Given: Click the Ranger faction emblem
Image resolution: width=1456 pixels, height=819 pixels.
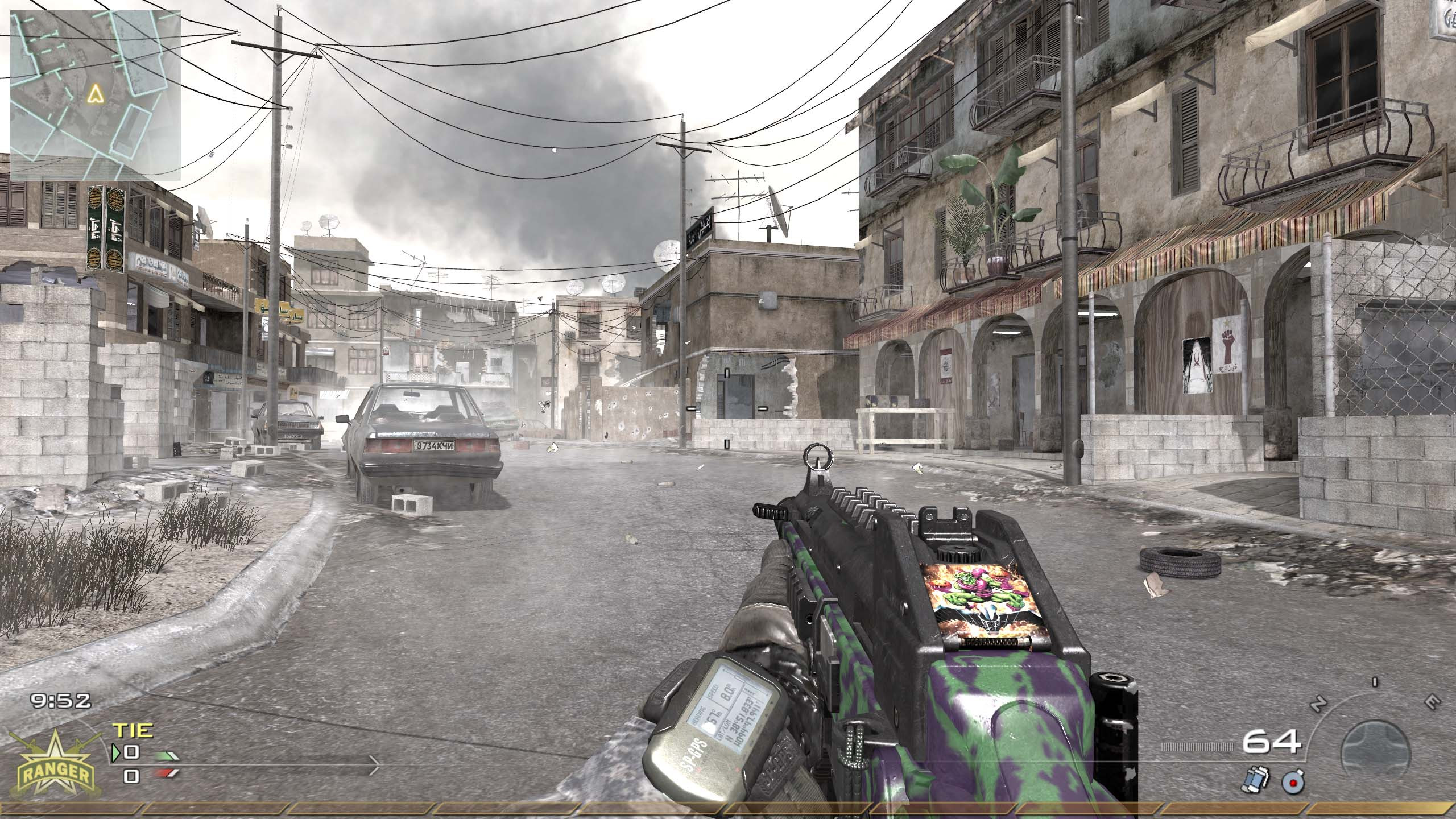Looking at the screenshot, I should (57, 768).
